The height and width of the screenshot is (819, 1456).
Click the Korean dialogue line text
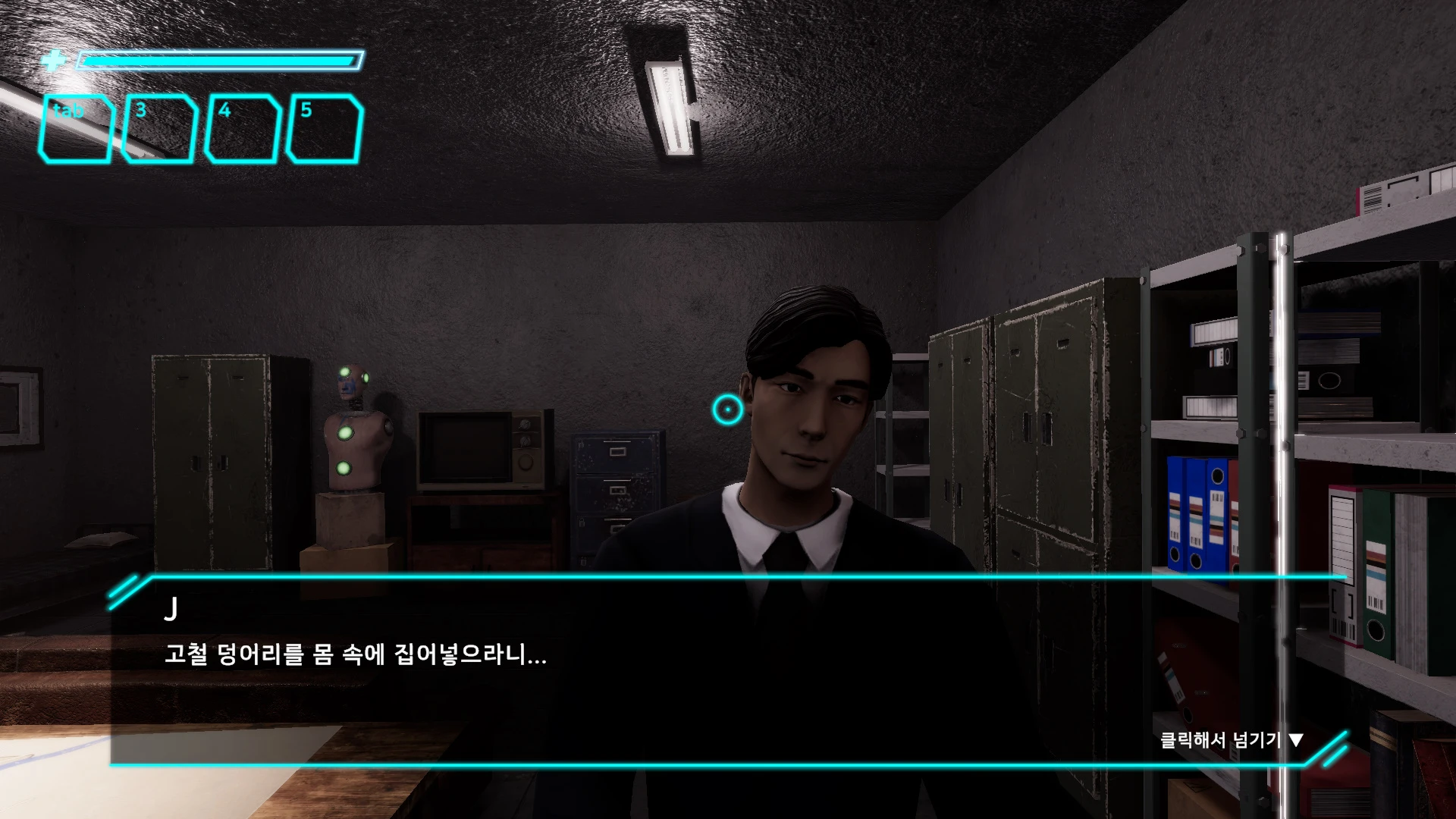point(356,657)
